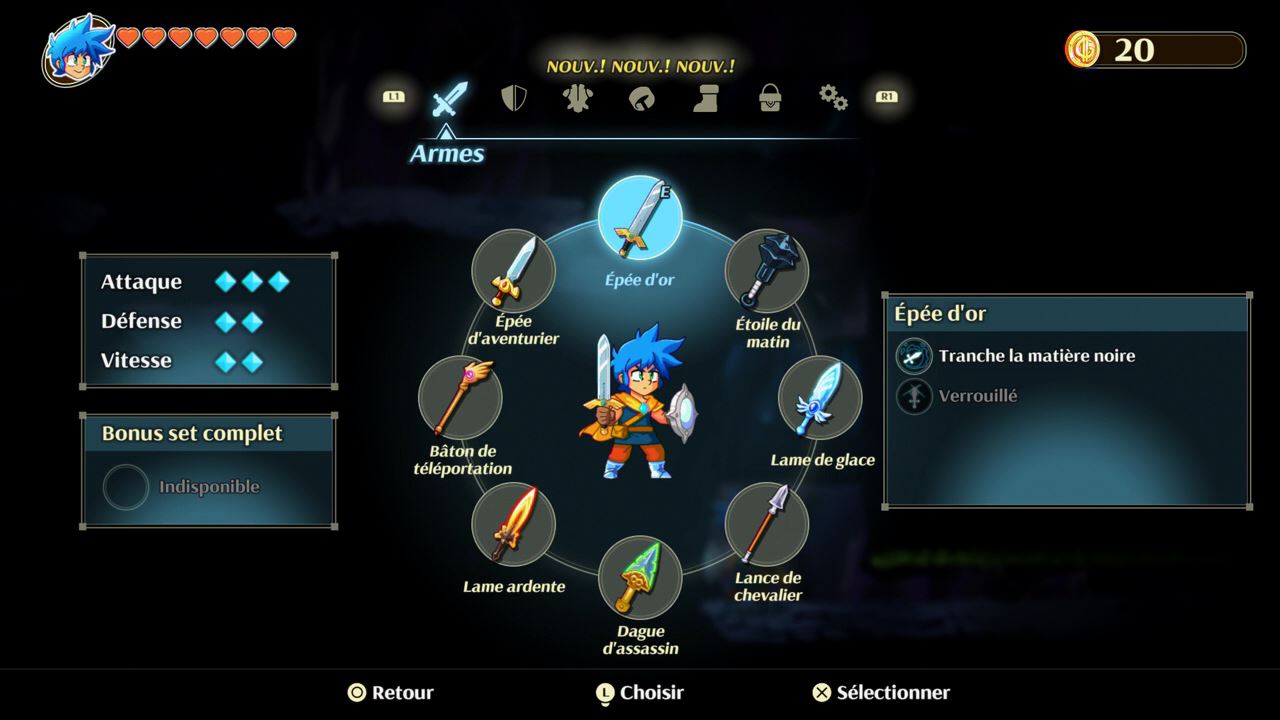
Task: Switch to the shield equipment tab
Action: pos(514,98)
